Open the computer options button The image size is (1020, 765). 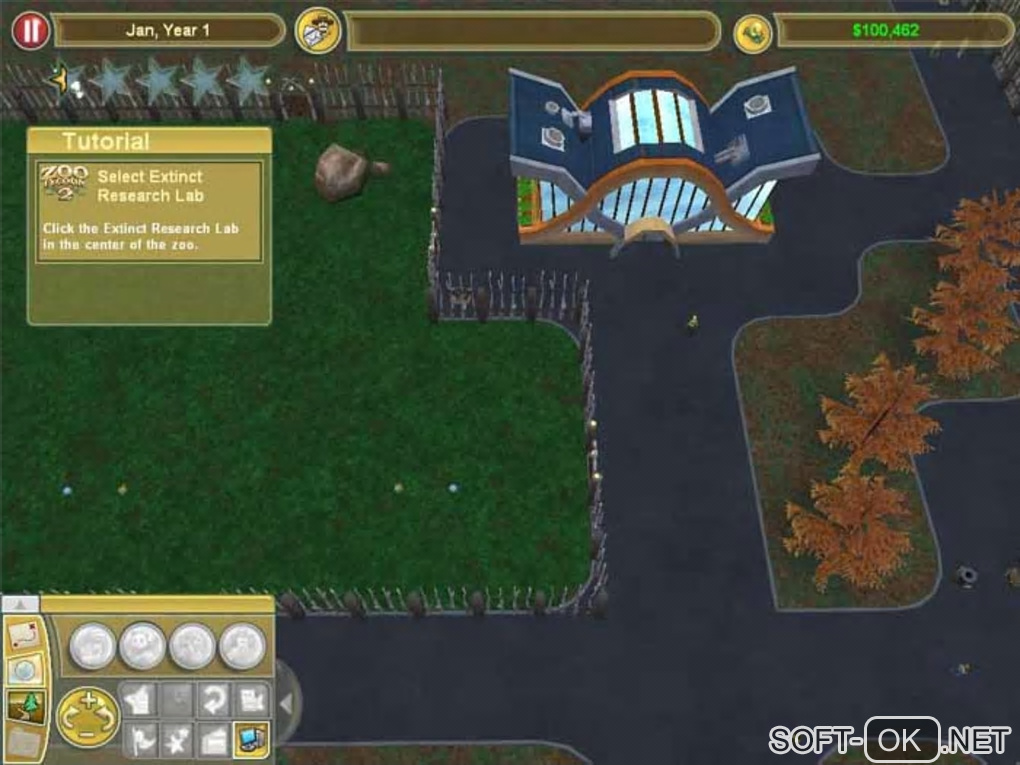(x=251, y=738)
